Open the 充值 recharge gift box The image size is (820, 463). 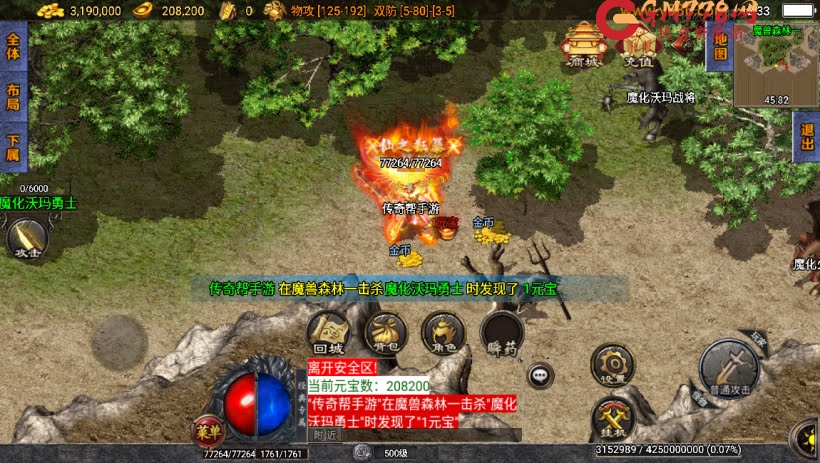pyautogui.click(x=638, y=45)
